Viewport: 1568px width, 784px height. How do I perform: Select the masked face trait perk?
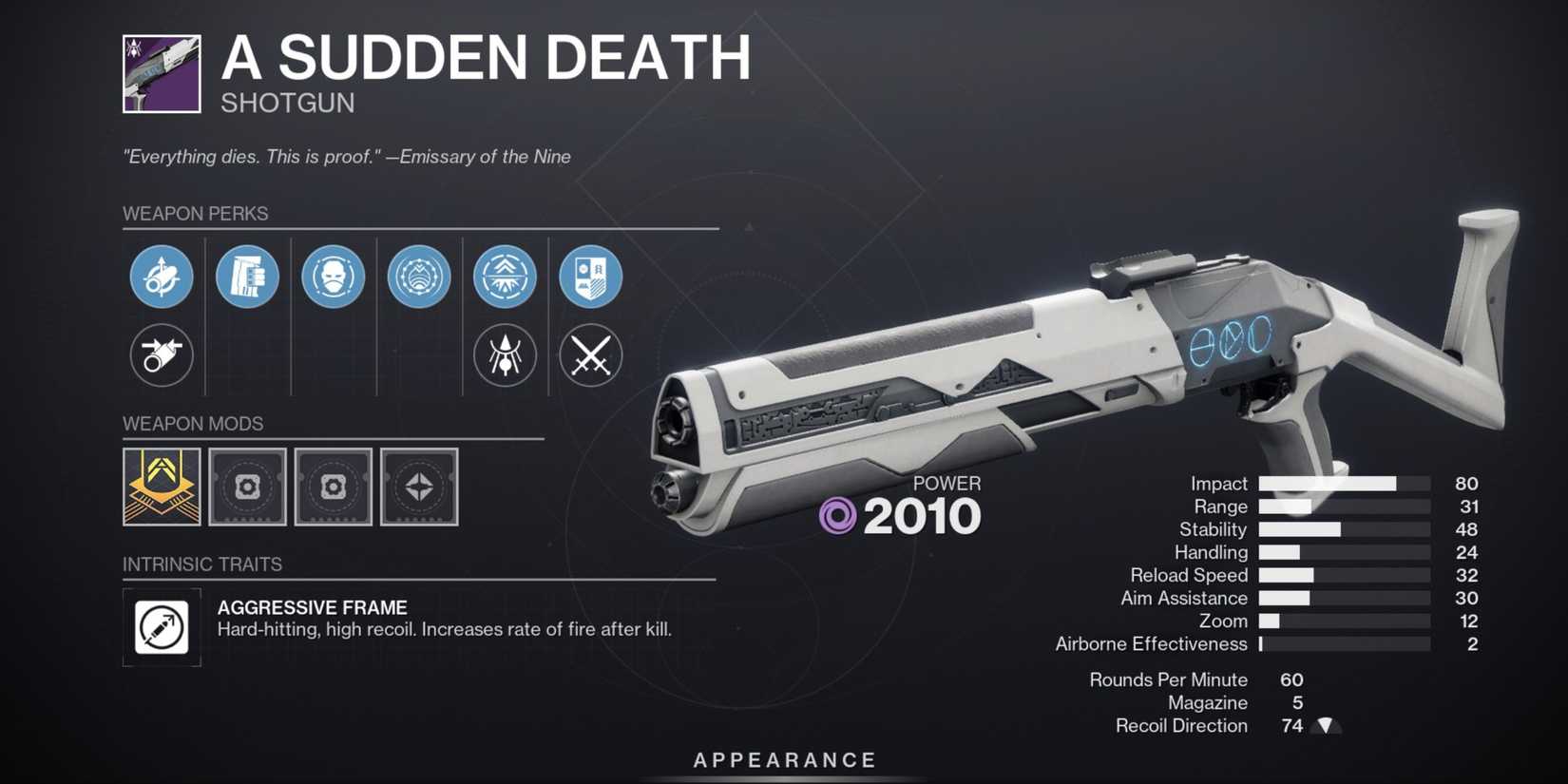point(333,277)
